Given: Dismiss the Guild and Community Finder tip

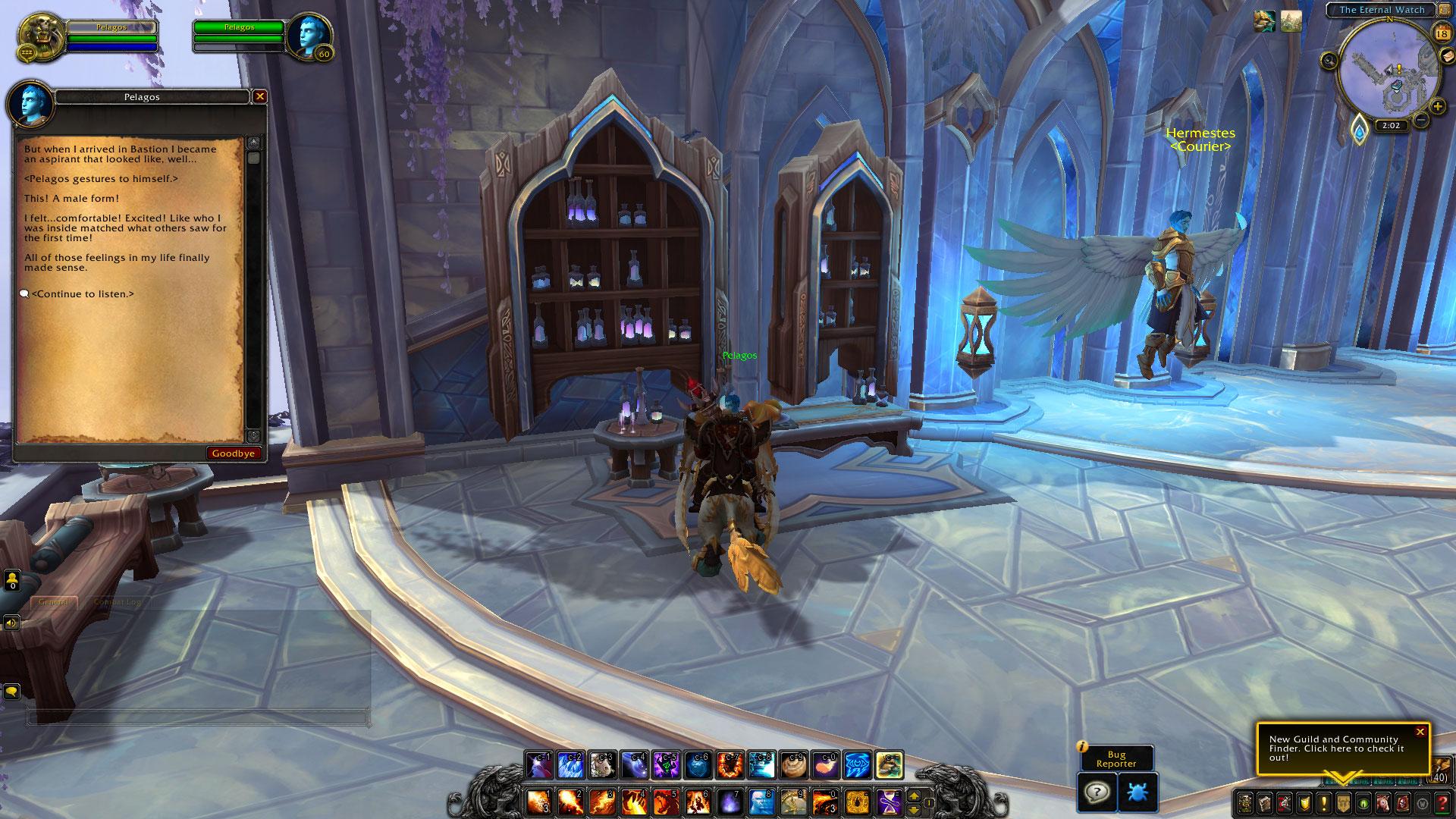Looking at the screenshot, I should point(1420,732).
